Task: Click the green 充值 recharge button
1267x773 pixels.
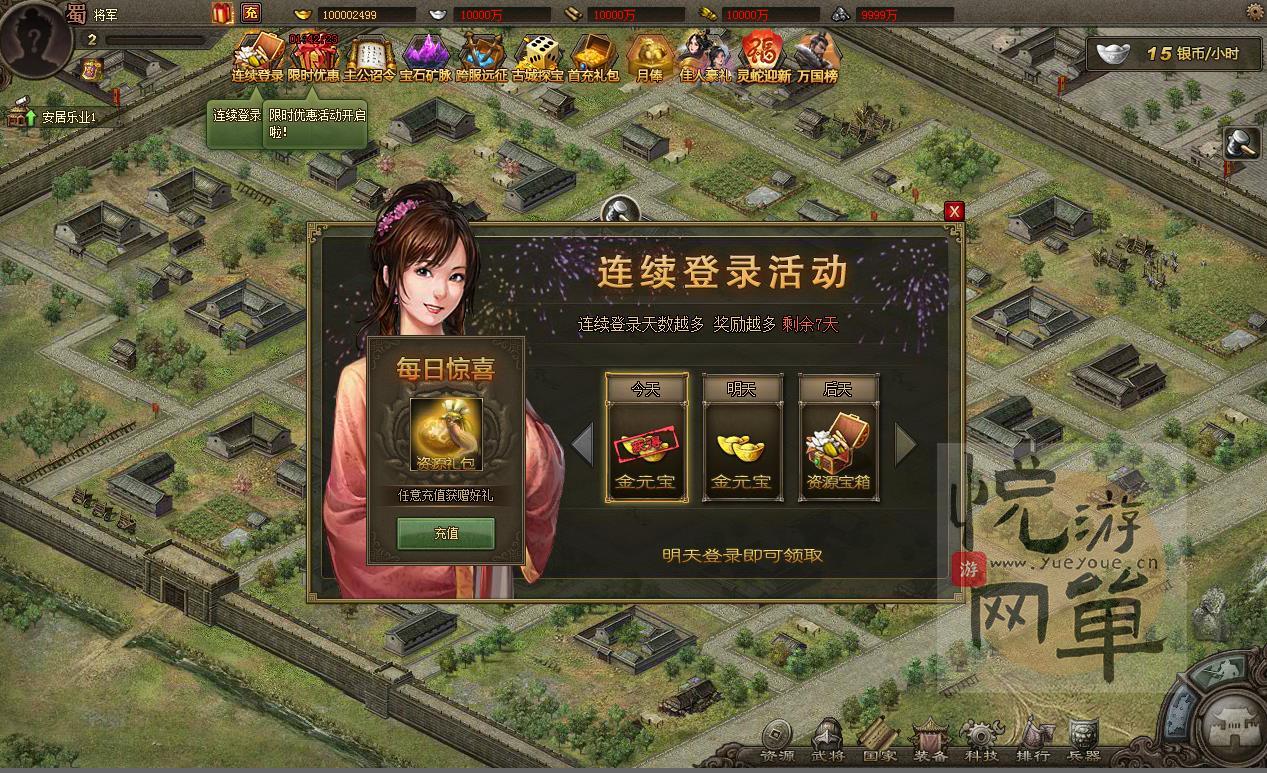Action: pyautogui.click(x=446, y=533)
